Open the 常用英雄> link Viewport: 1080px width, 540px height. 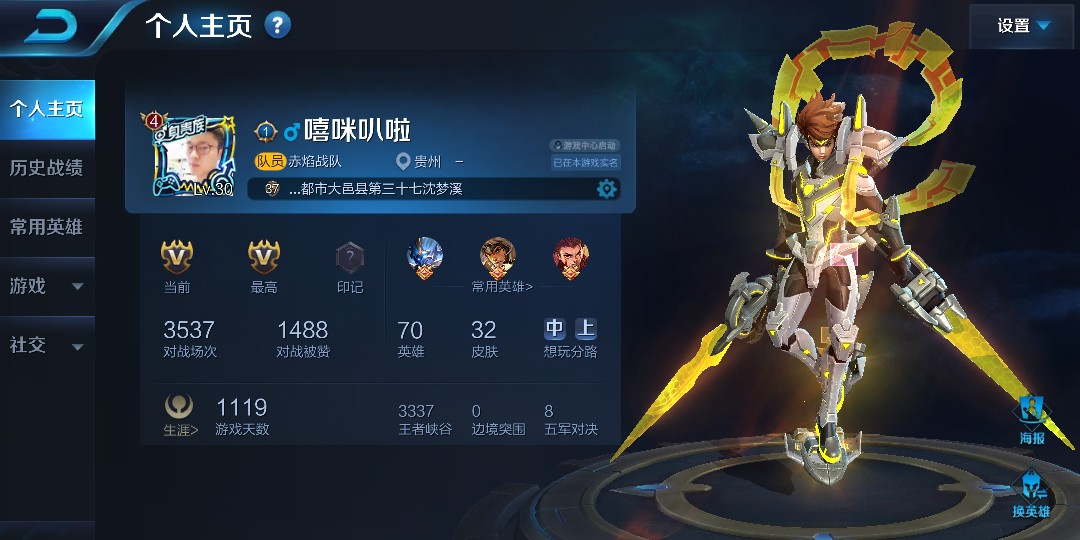[502, 287]
